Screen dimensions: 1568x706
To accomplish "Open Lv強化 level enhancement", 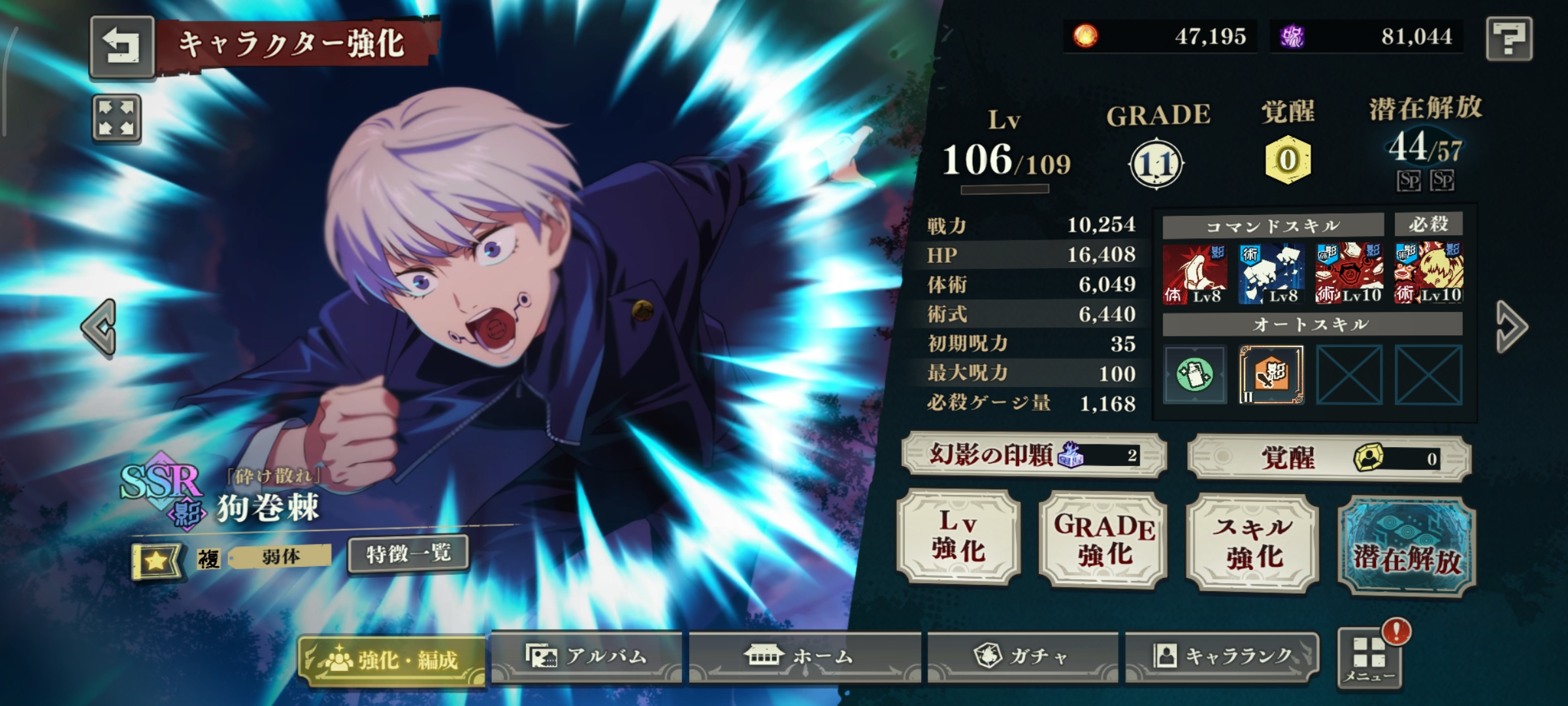I will point(958,537).
